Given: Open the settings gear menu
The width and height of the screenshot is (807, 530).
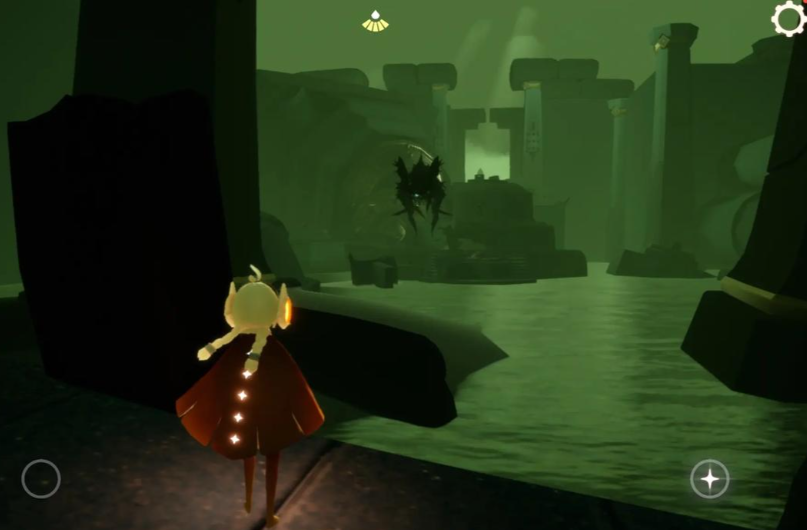Looking at the screenshot, I should point(789,18).
